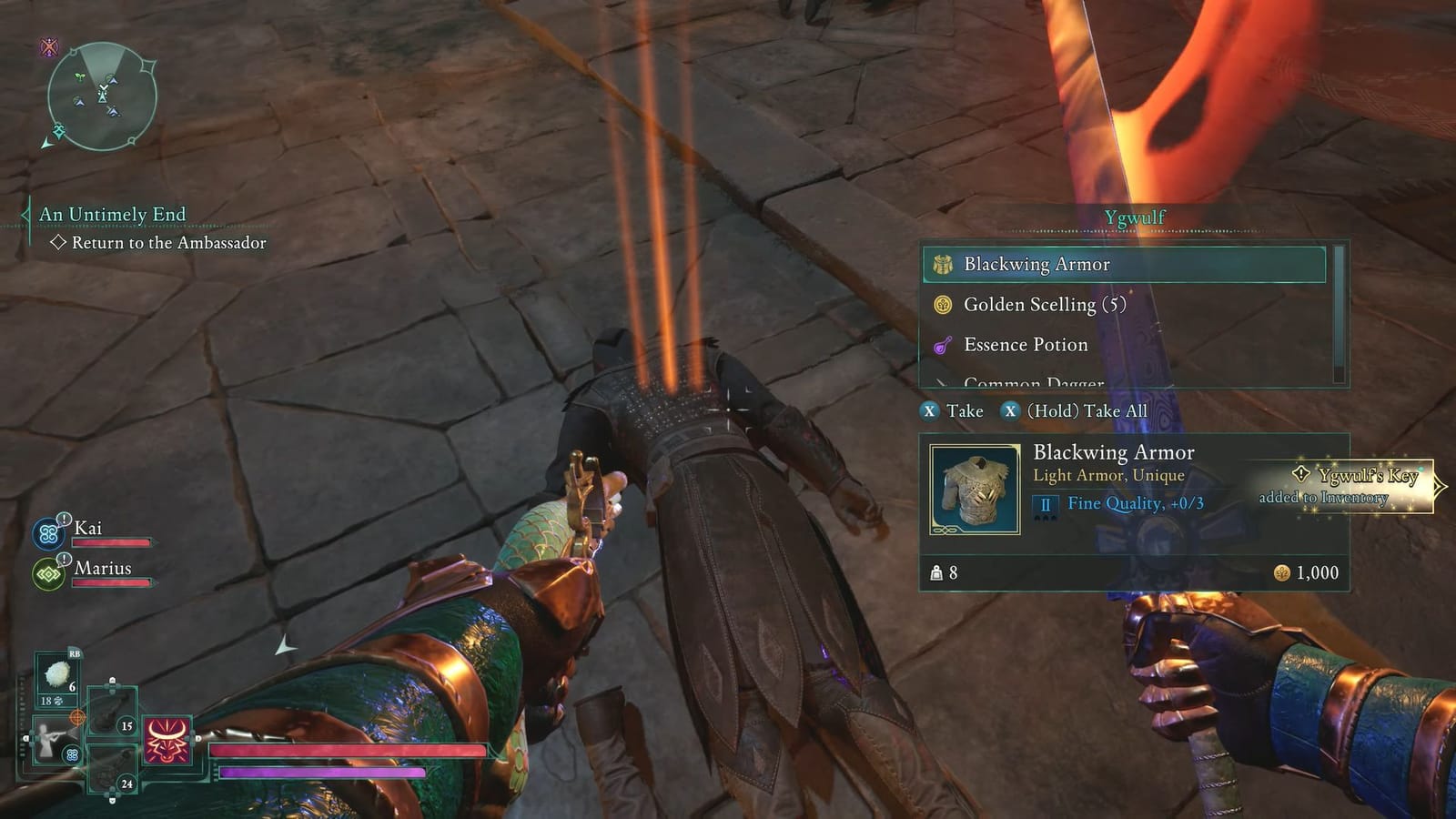This screenshot has width=1456, height=819.
Task: Click the purple Essence Potion flask icon
Action: 944,345
